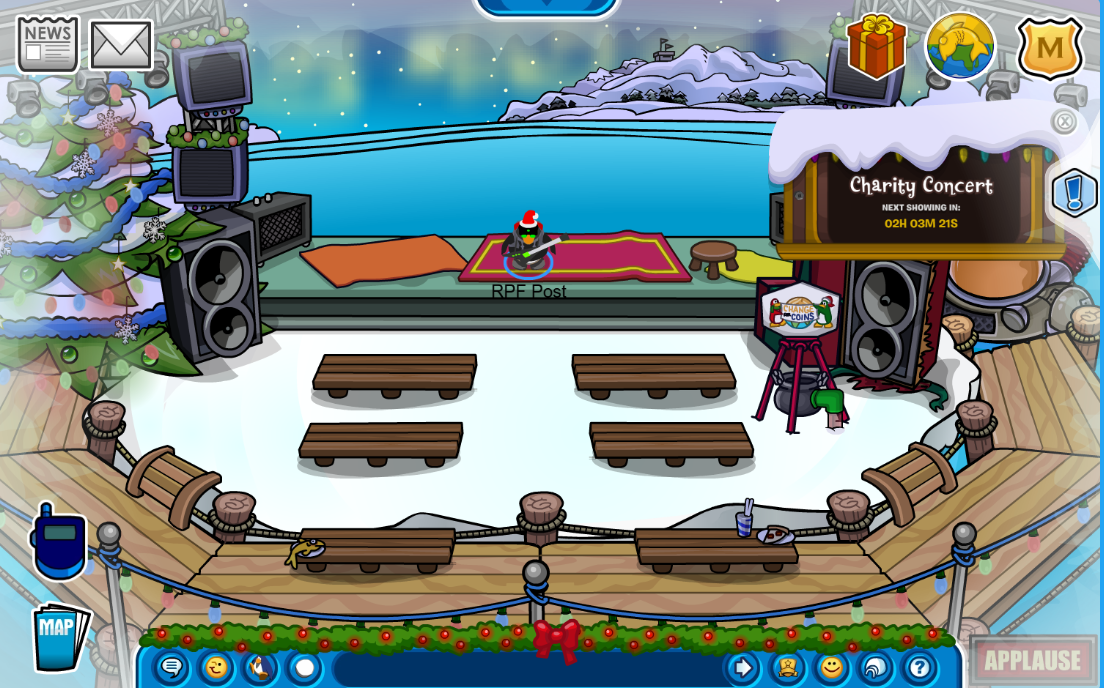
Task: Open the Map
Action: tap(60, 636)
